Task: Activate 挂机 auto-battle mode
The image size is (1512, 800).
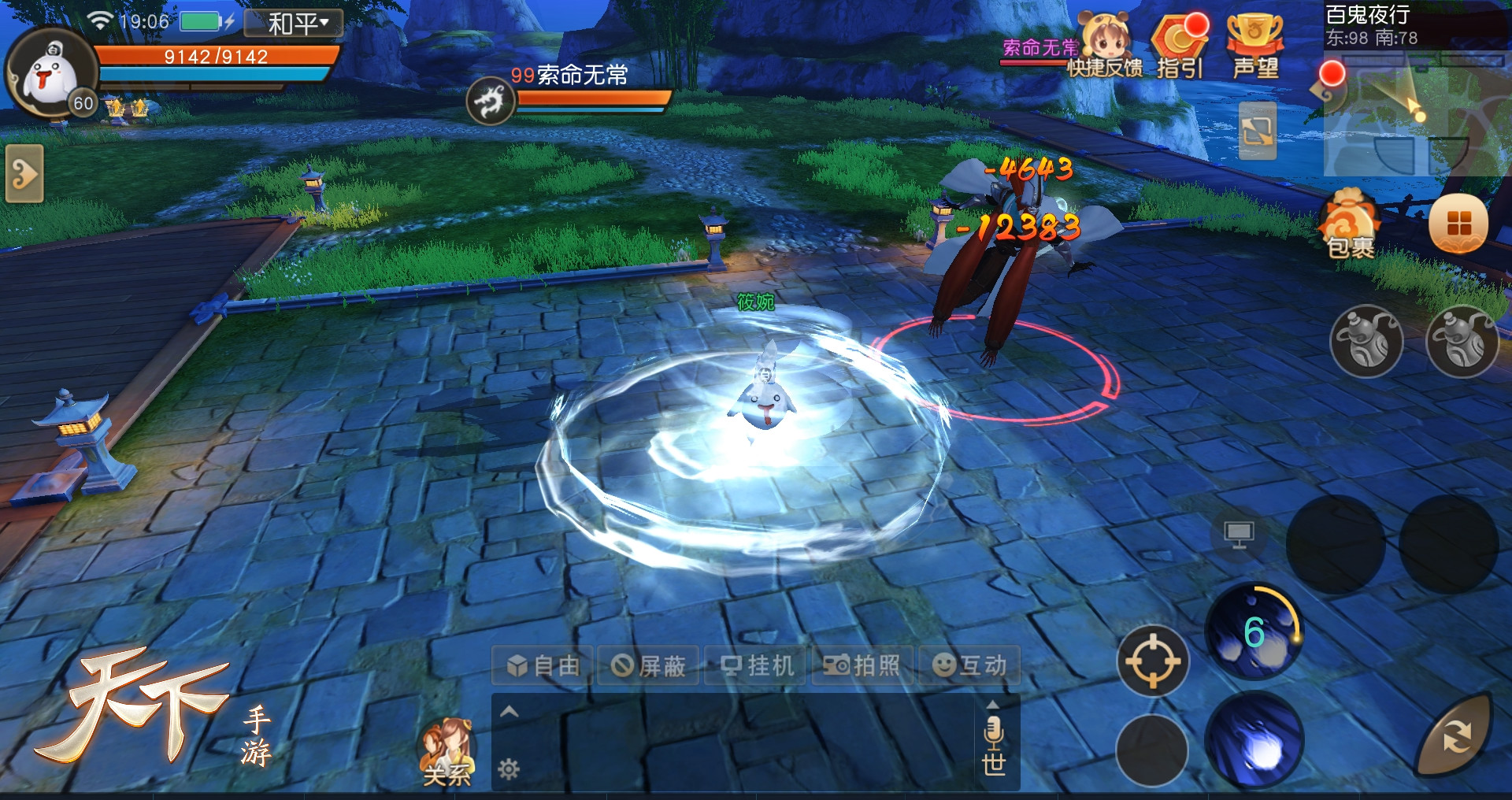Action: [x=756, y=666]
